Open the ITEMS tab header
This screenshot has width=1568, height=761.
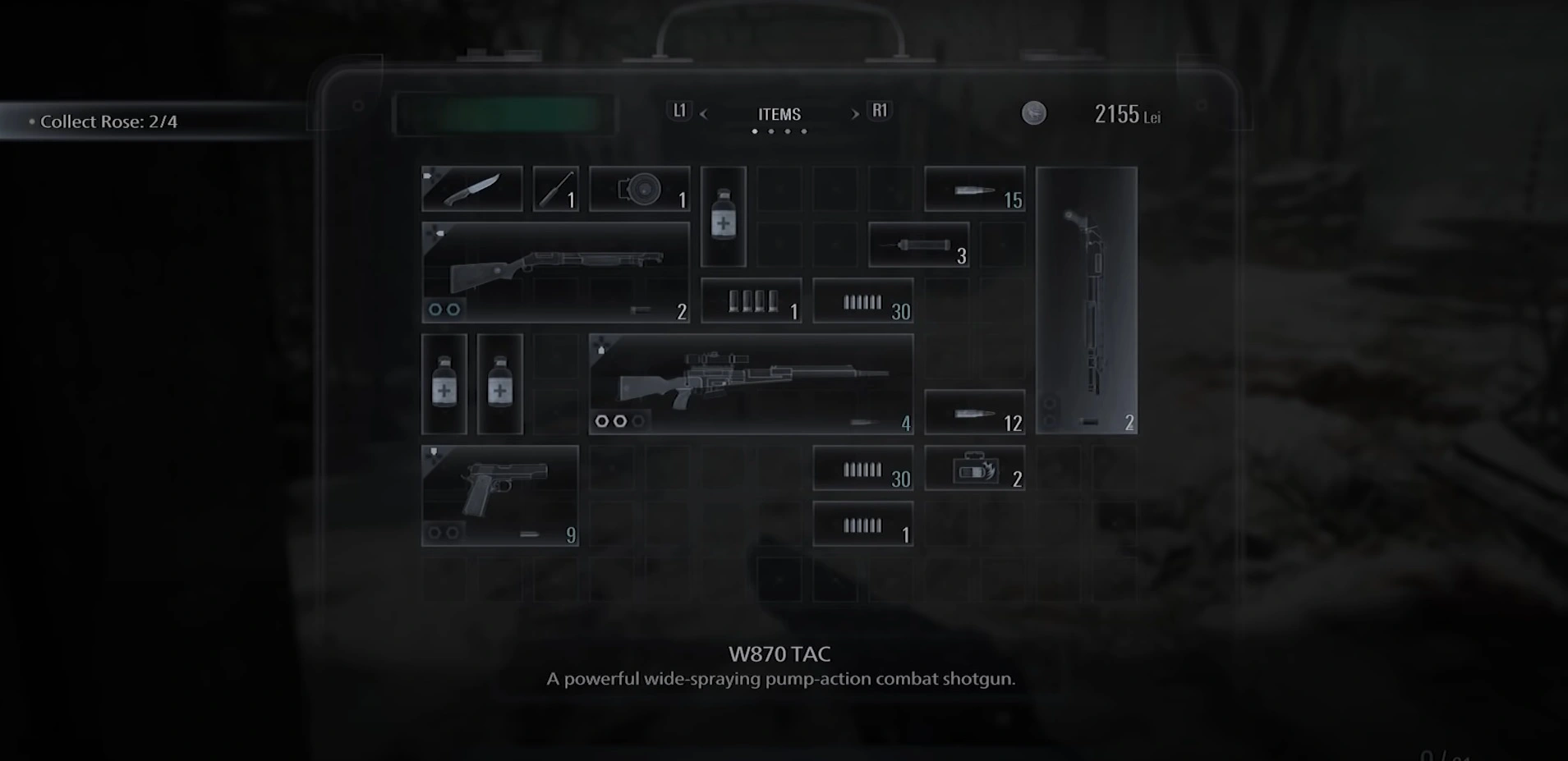[779, 114]
